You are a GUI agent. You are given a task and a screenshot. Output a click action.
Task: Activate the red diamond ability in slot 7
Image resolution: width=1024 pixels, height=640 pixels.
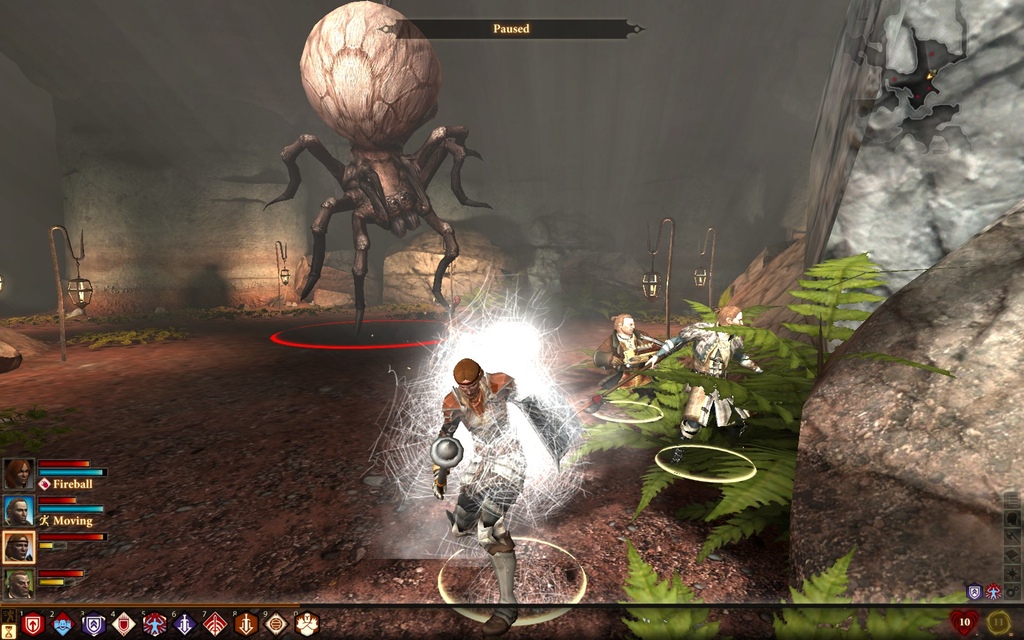tap(215, 624)
